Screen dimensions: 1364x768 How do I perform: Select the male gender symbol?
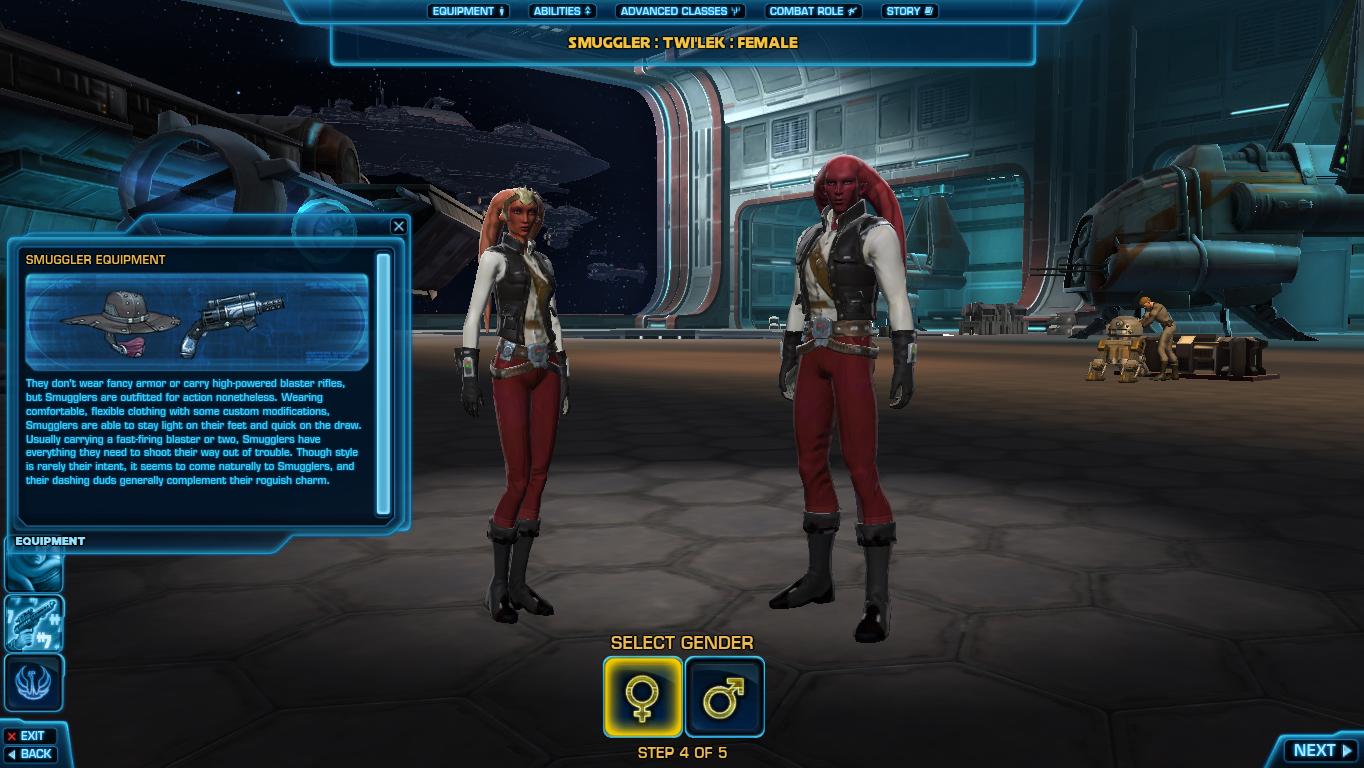tap(724, 695)
